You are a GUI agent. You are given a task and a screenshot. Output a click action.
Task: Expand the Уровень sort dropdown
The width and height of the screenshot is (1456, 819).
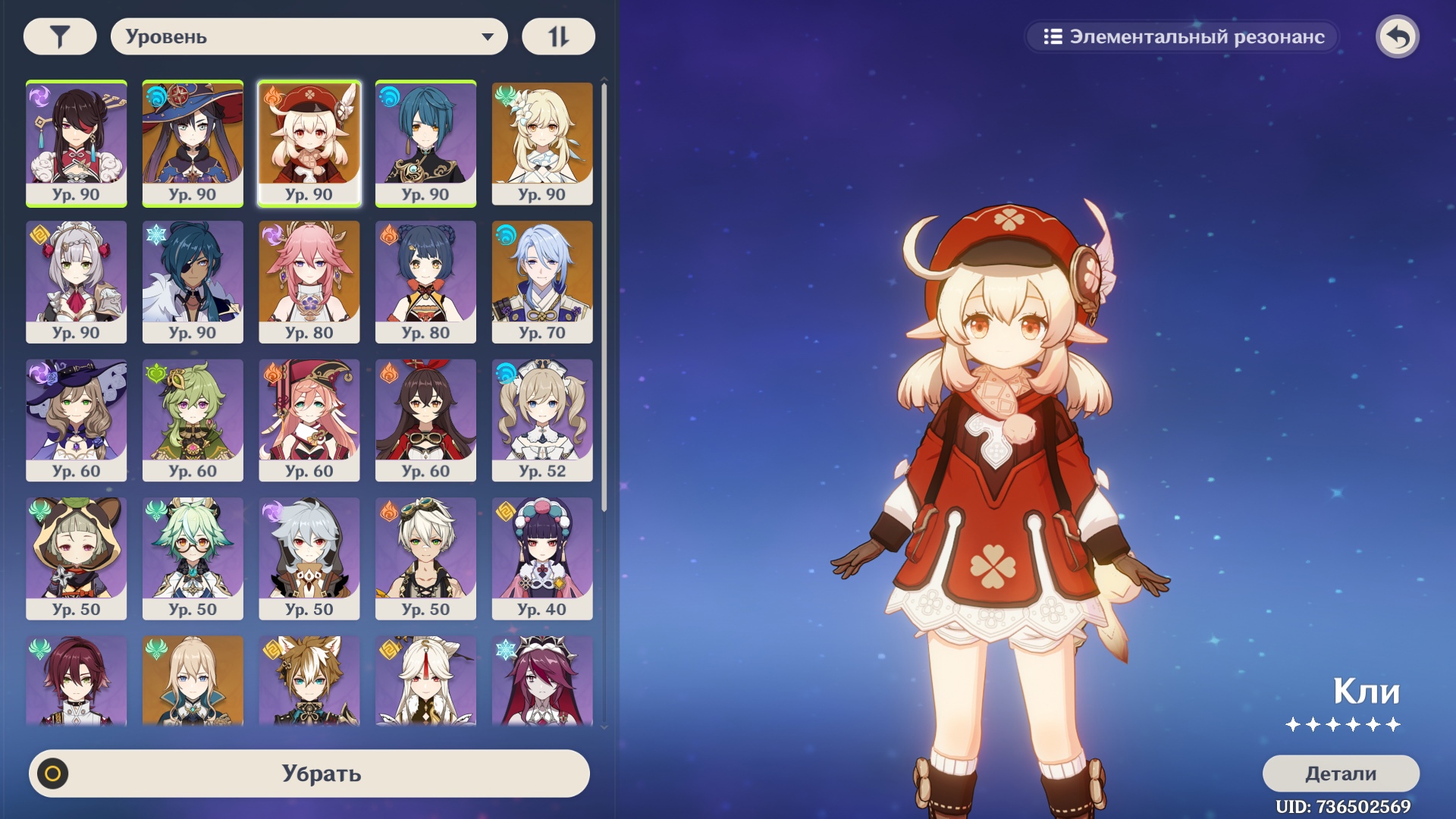click(309, 36)
